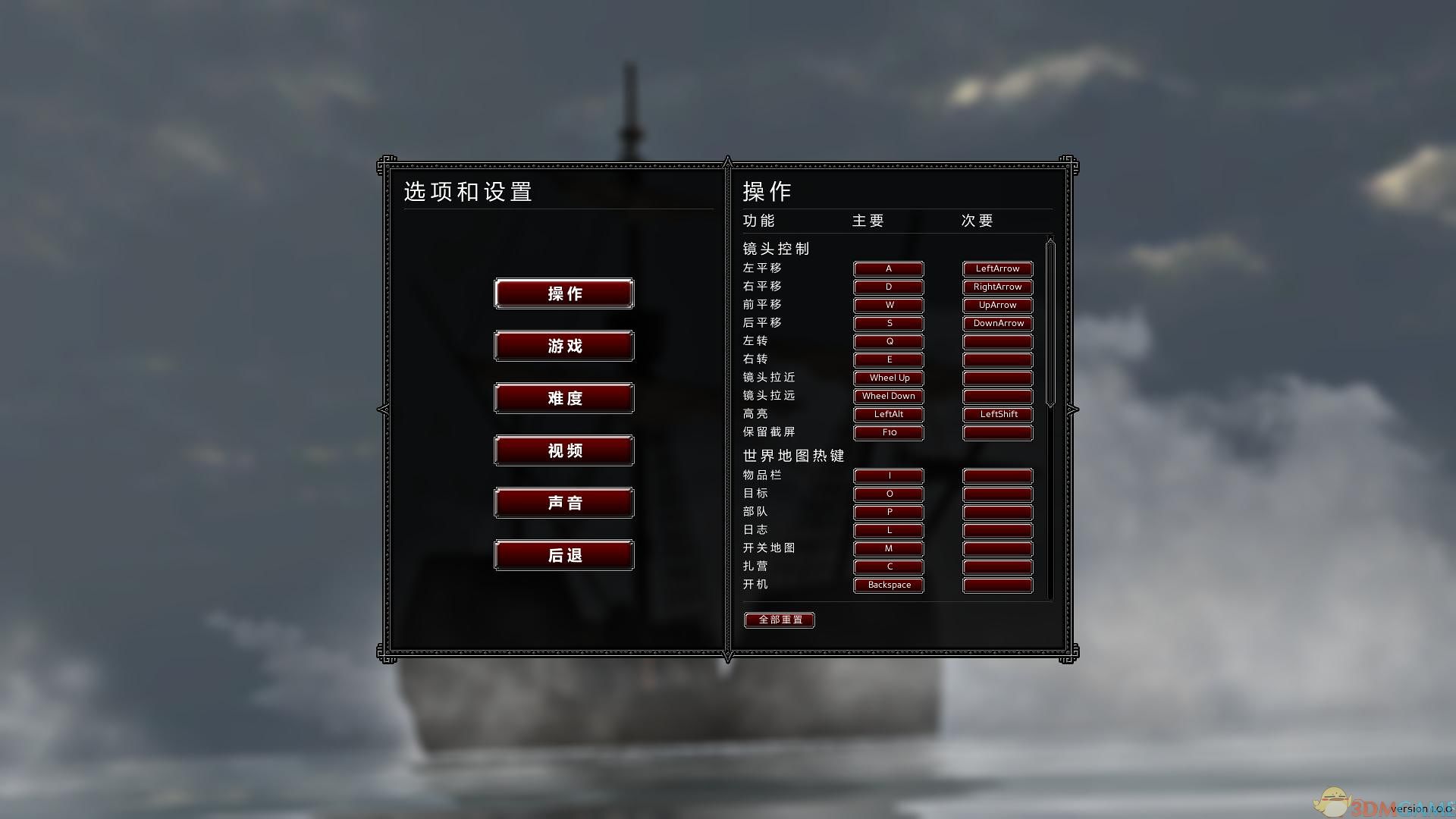
Task: Rebind the C key for 扎营
Action: (x=888, y=566)
